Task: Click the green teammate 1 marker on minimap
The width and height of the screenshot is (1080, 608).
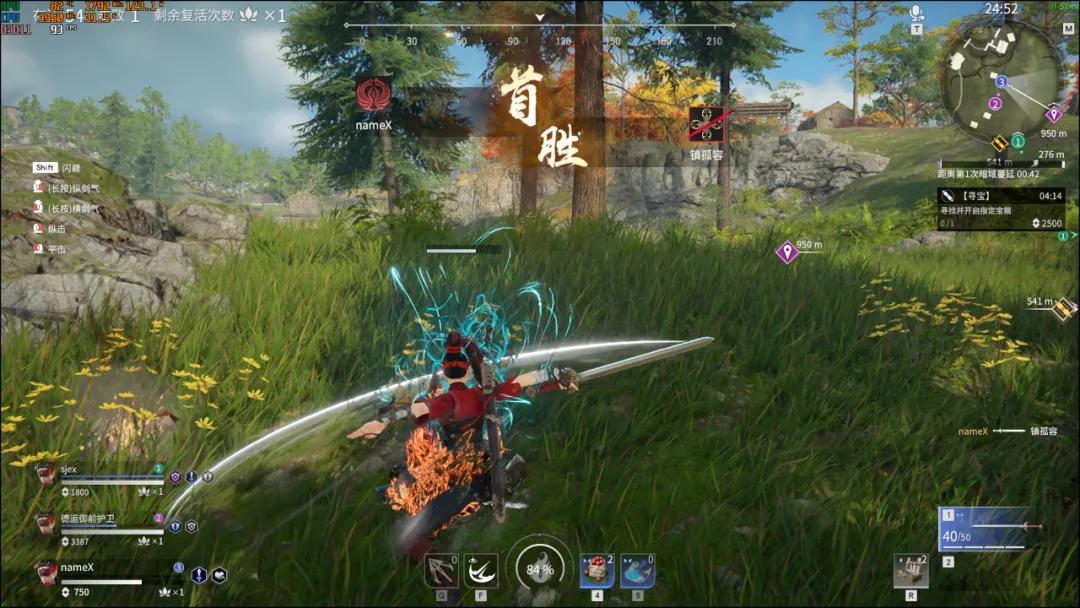Action: pyautogui.click(x=1017, y=141)
